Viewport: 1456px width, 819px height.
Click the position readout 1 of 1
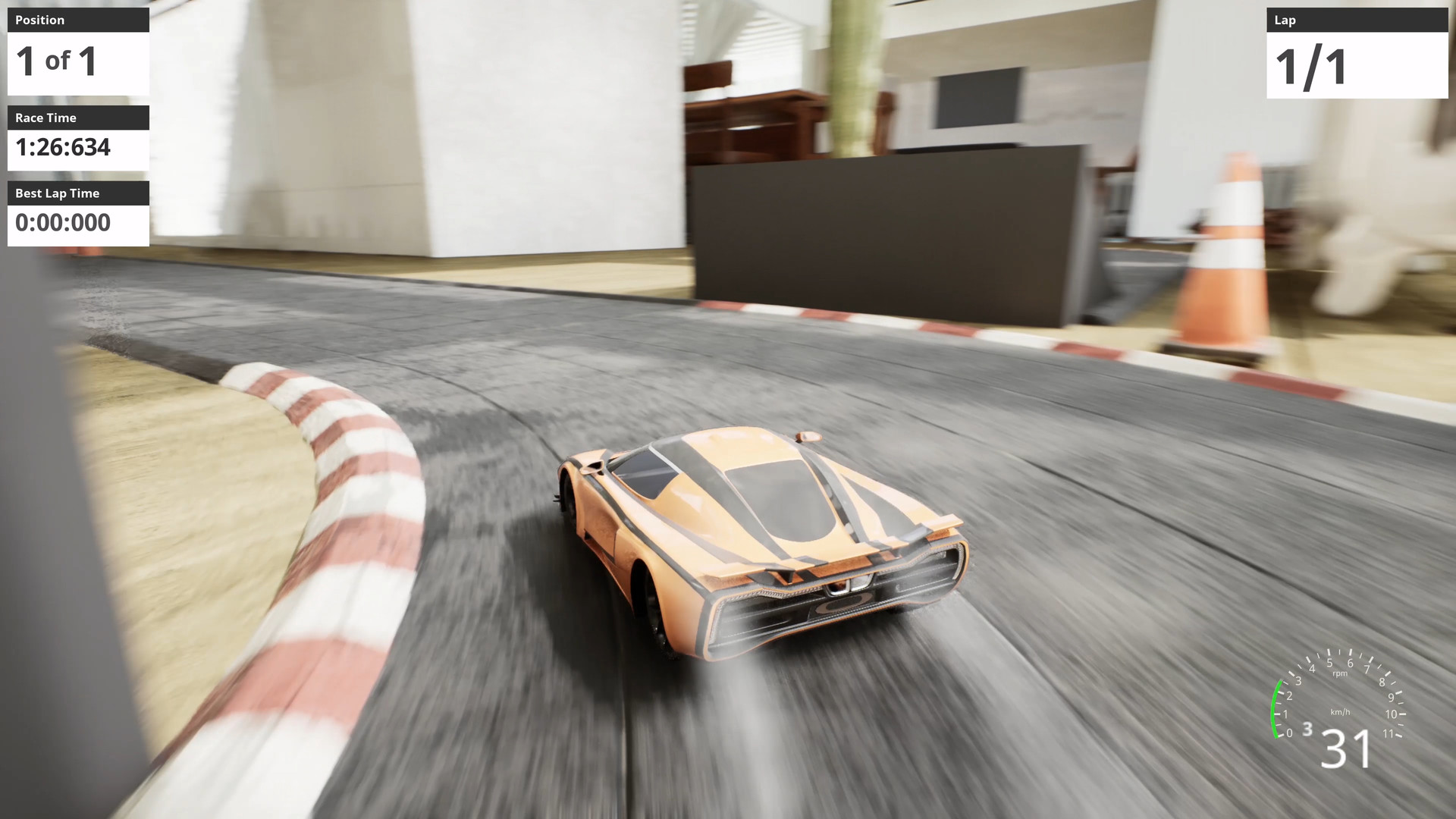click(x=57, y=62)
